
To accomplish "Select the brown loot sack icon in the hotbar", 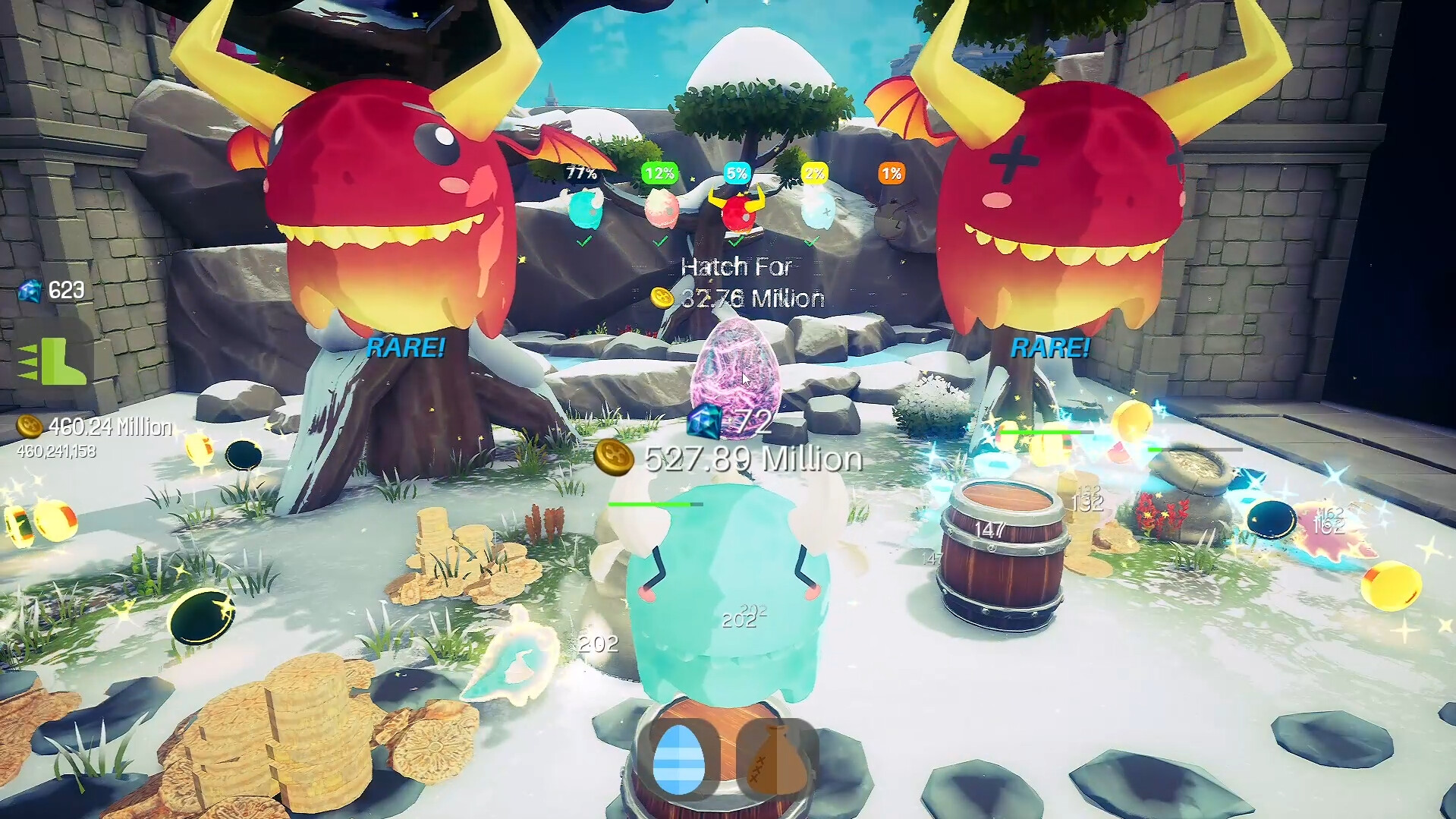I will [774, 759].
